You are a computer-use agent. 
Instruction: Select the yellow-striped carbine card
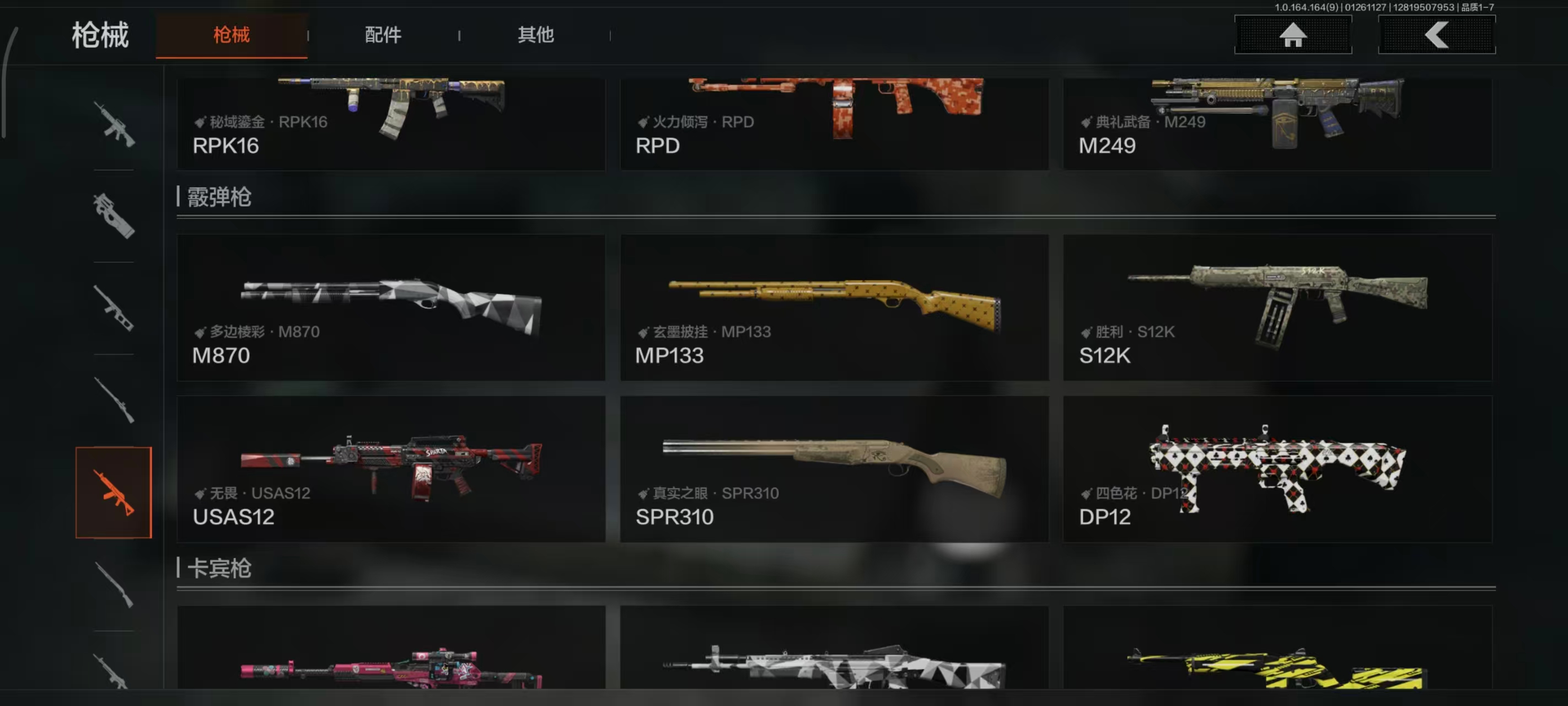click(x=1277, y=649)
